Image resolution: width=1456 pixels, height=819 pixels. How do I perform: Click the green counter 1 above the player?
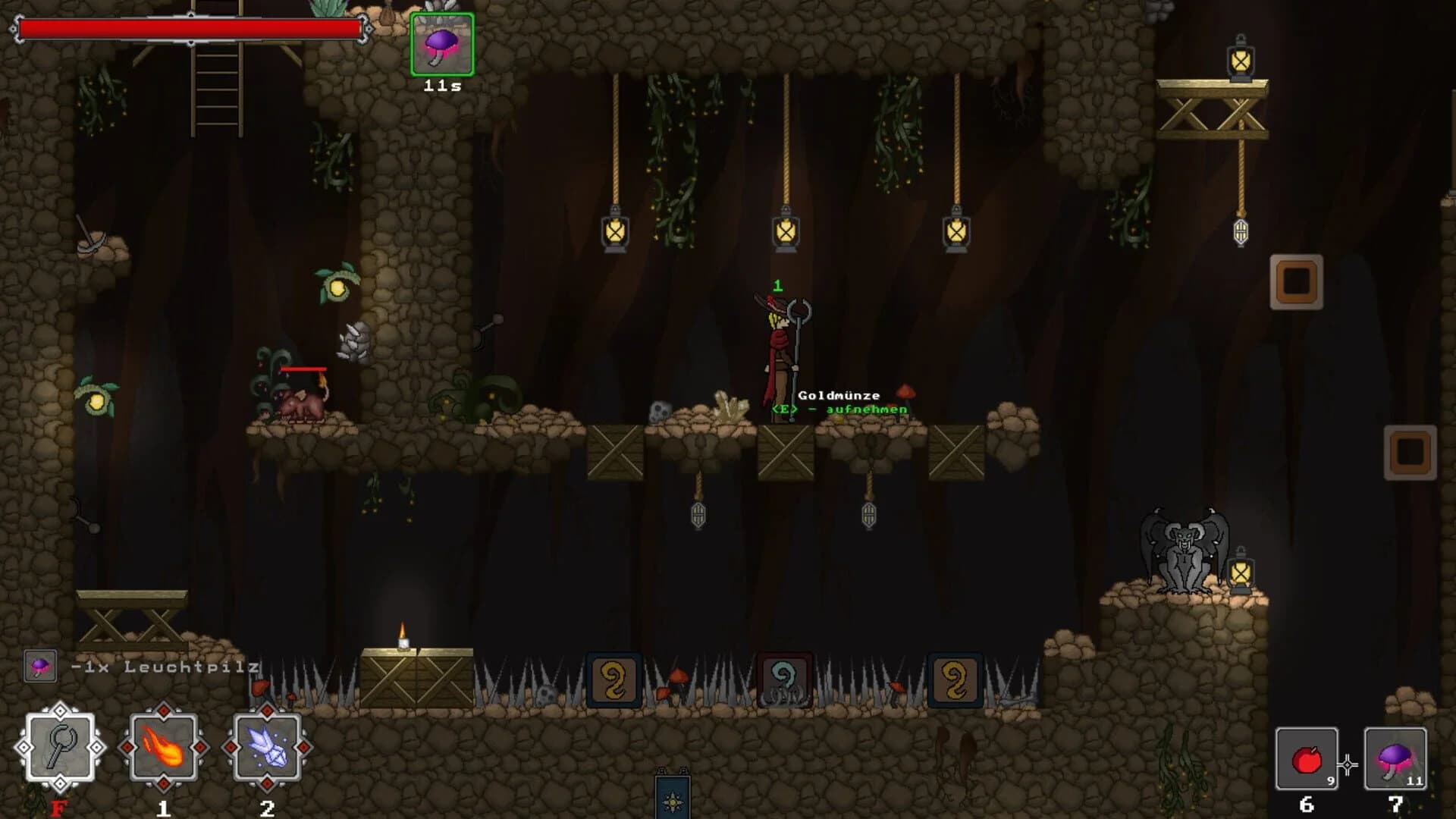[x=777, y=287]
